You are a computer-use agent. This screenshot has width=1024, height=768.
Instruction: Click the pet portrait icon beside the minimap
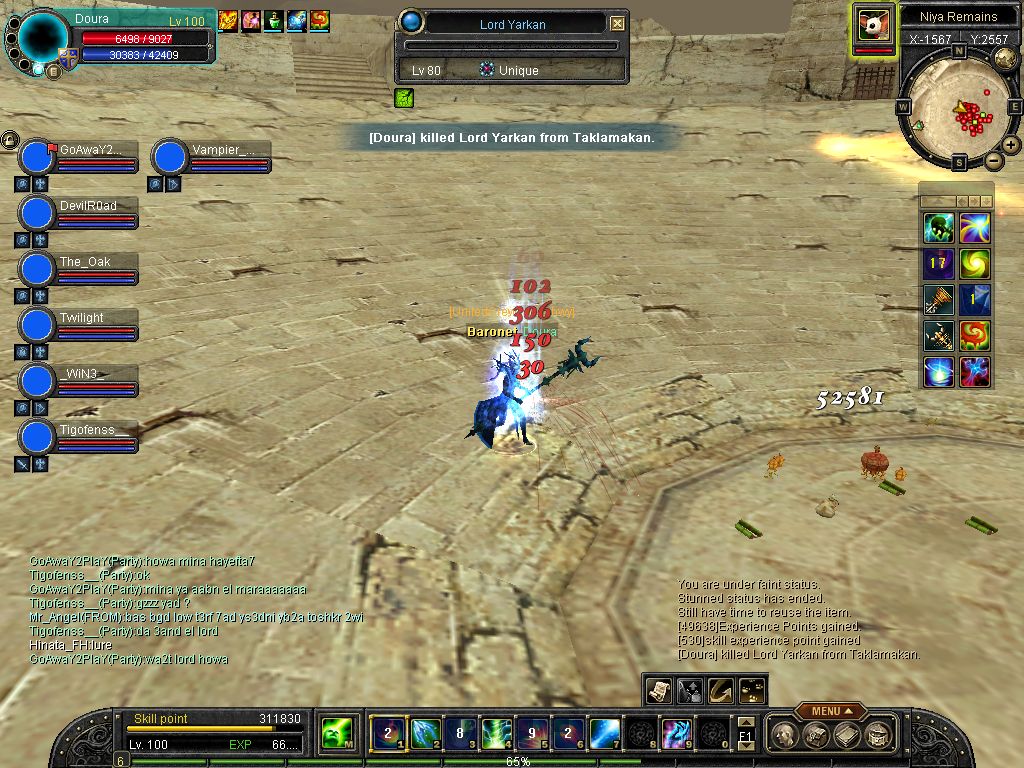[873, 23]
